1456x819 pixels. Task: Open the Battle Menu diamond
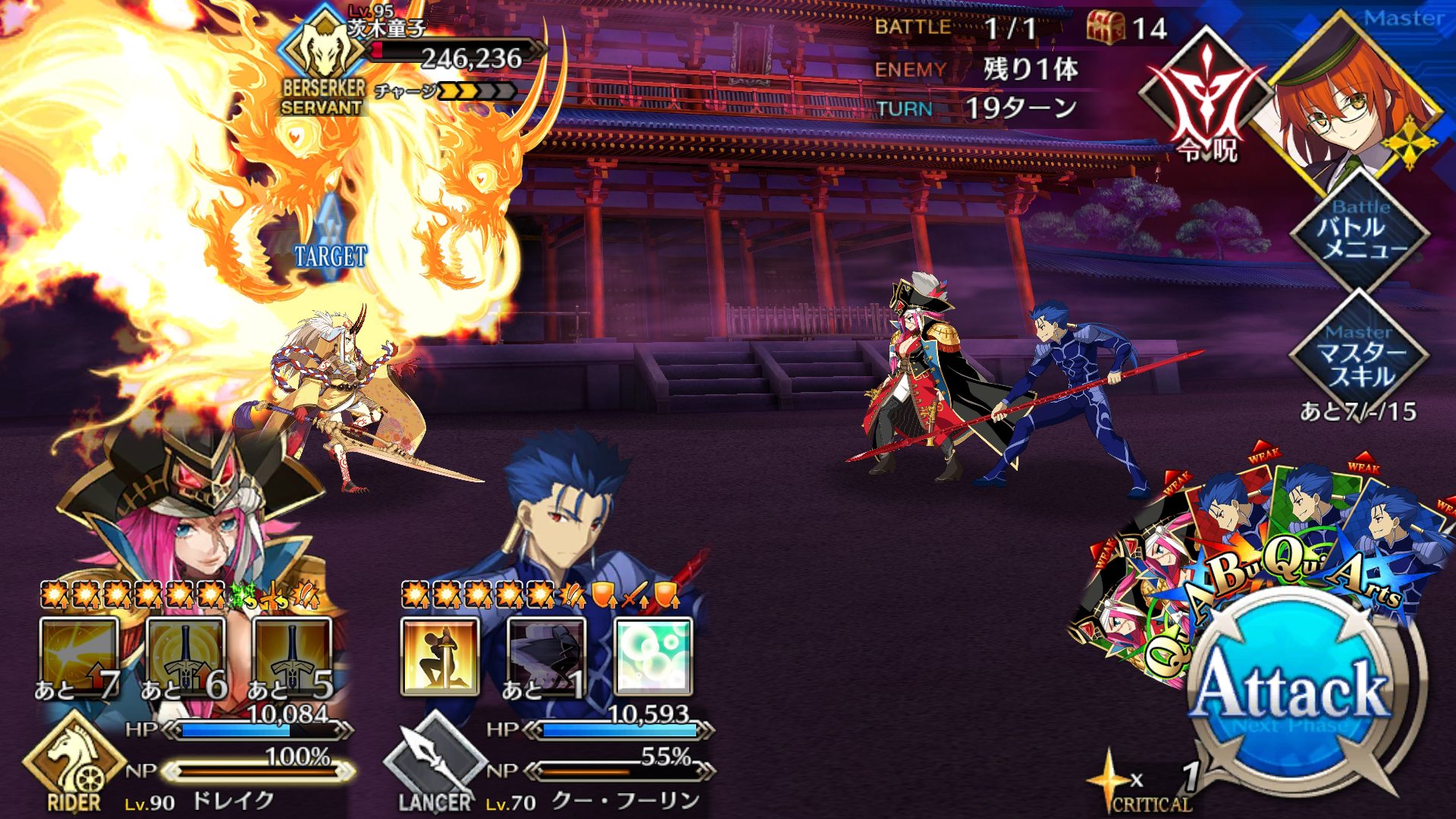coord(1360,230)
